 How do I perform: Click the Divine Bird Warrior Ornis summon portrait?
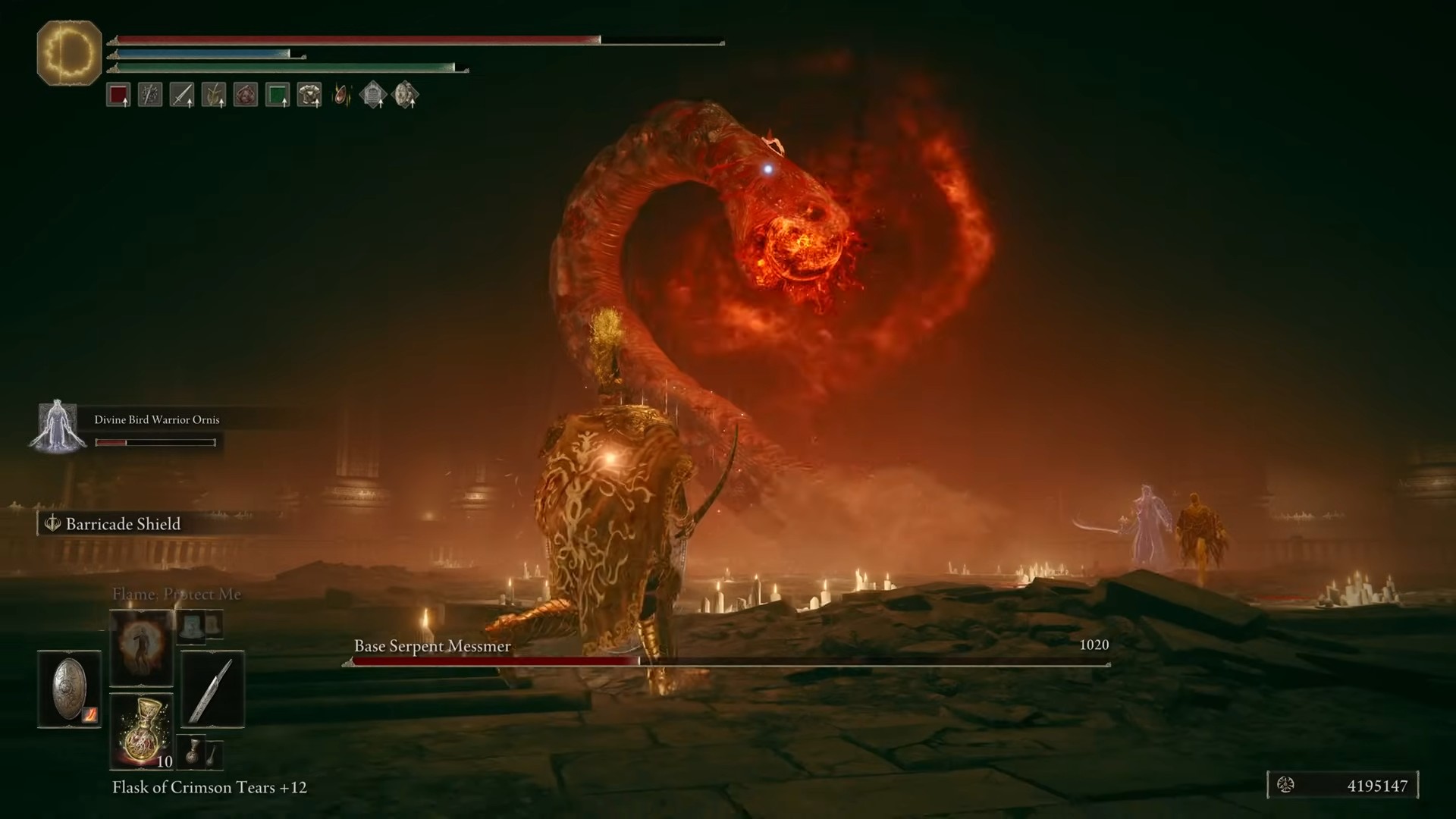pyautogui.click(x=58, y=426)
